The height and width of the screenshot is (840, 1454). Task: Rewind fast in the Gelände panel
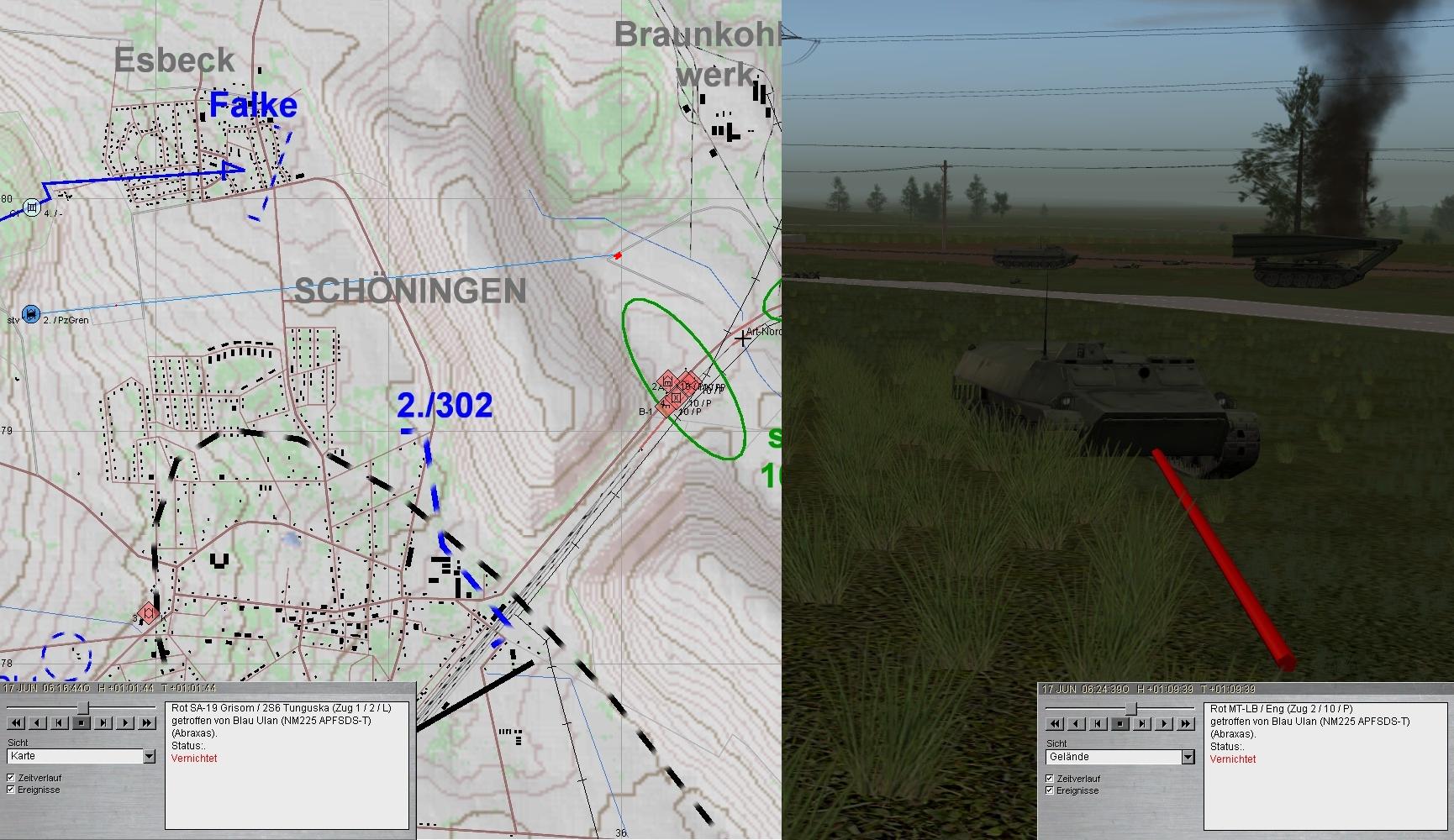pos(1055,723)
